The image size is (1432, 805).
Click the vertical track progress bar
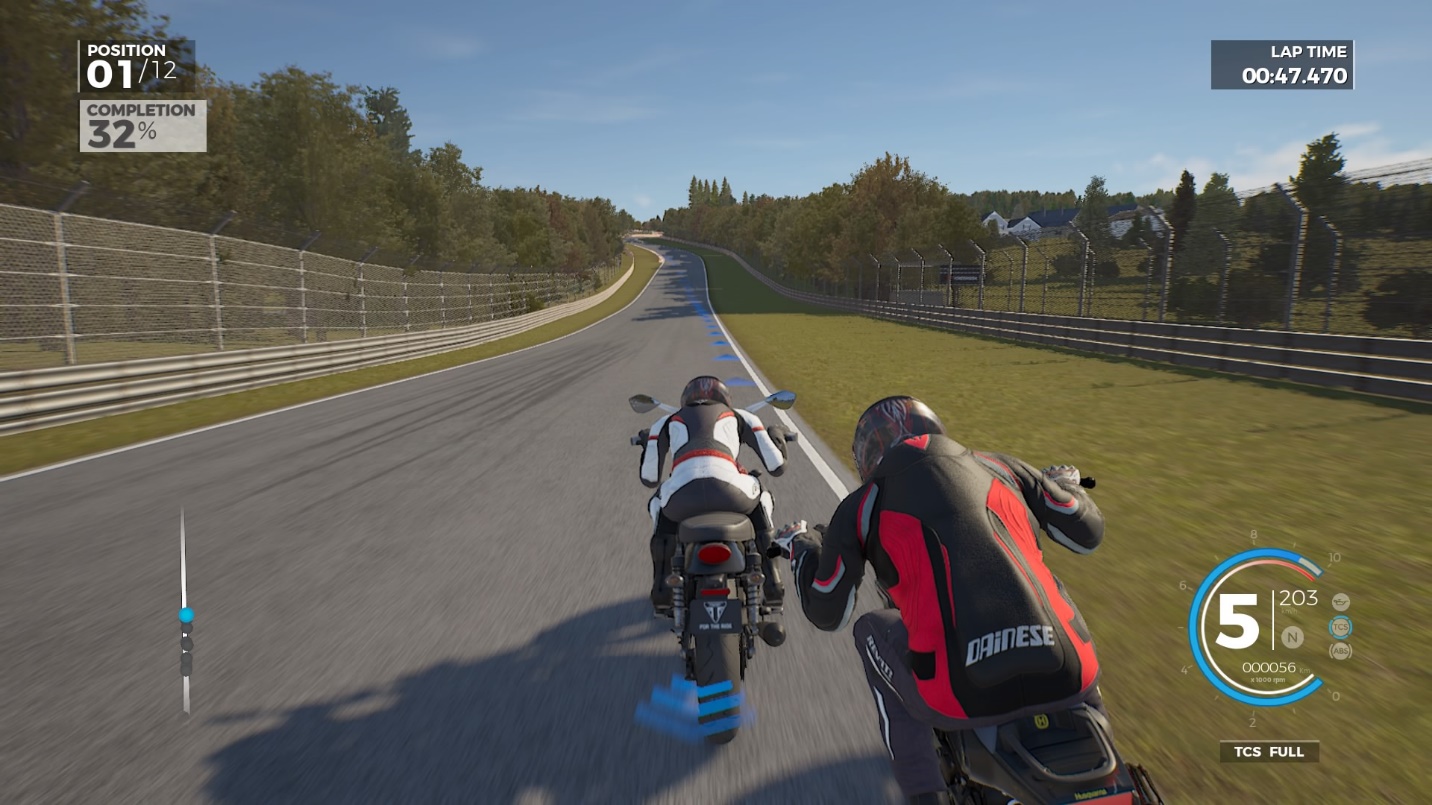[x=185, y=612]
